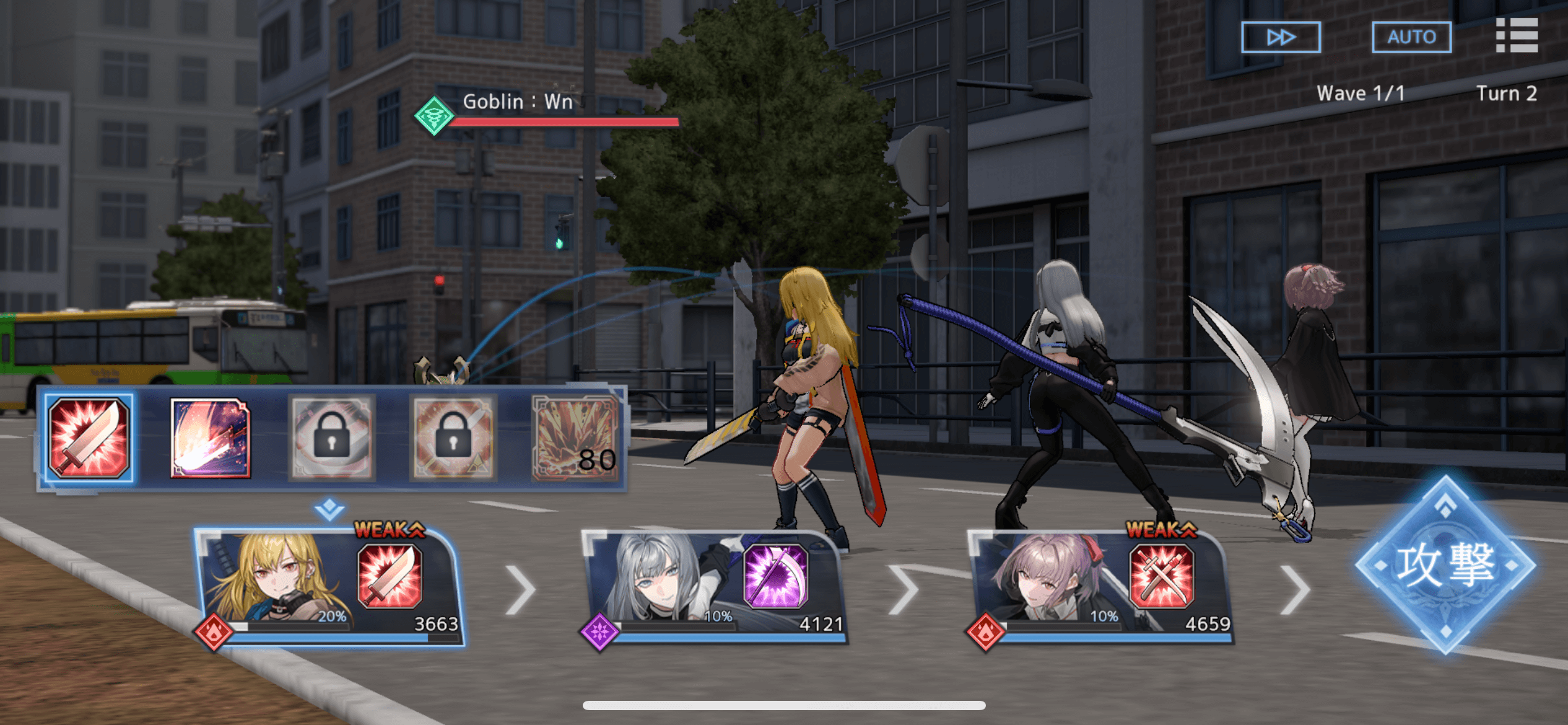Target the Goblin : Wn enemy marker
Image resolution: width=1568 pixels, height=725 pixels.
pos(435,115)
